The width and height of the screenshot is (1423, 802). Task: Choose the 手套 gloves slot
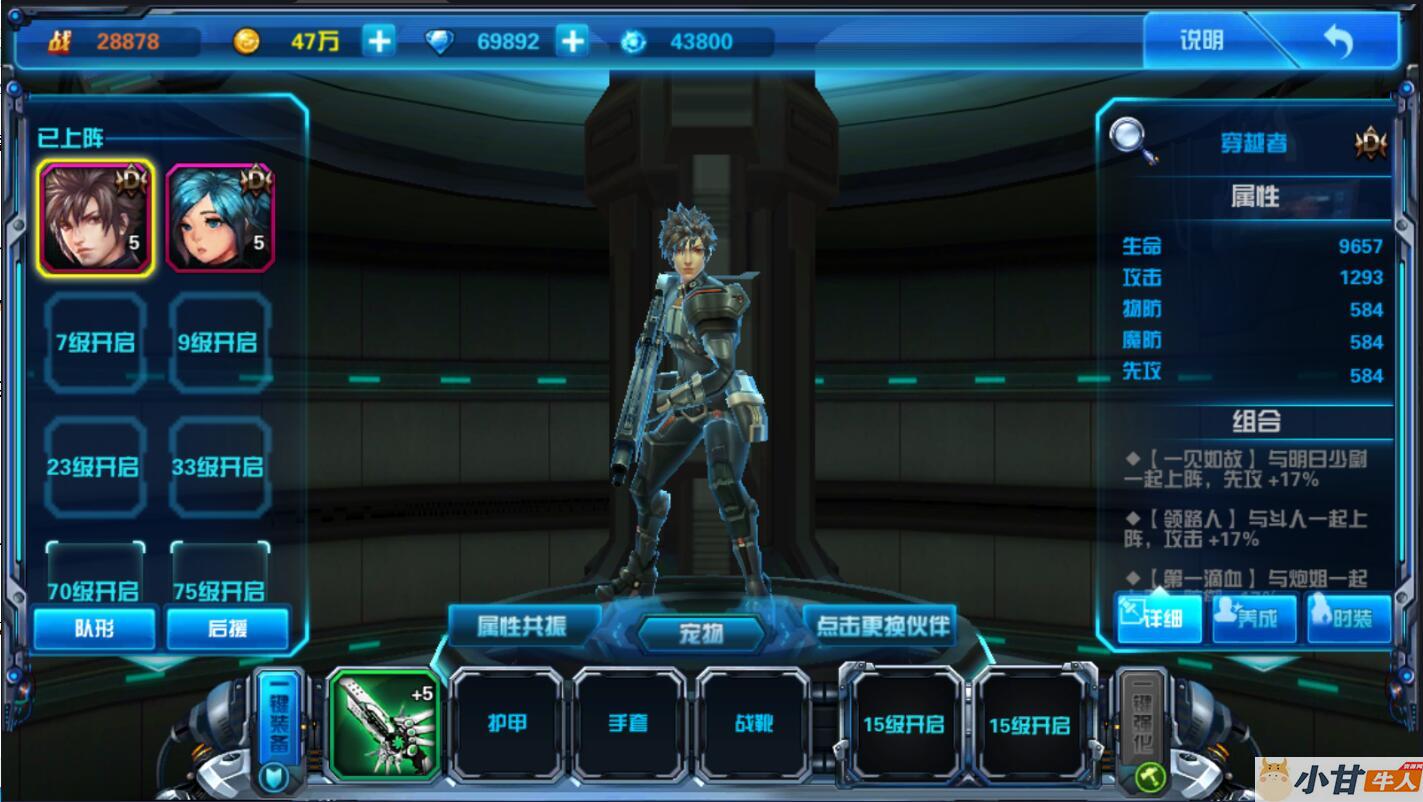coord(629,724)
